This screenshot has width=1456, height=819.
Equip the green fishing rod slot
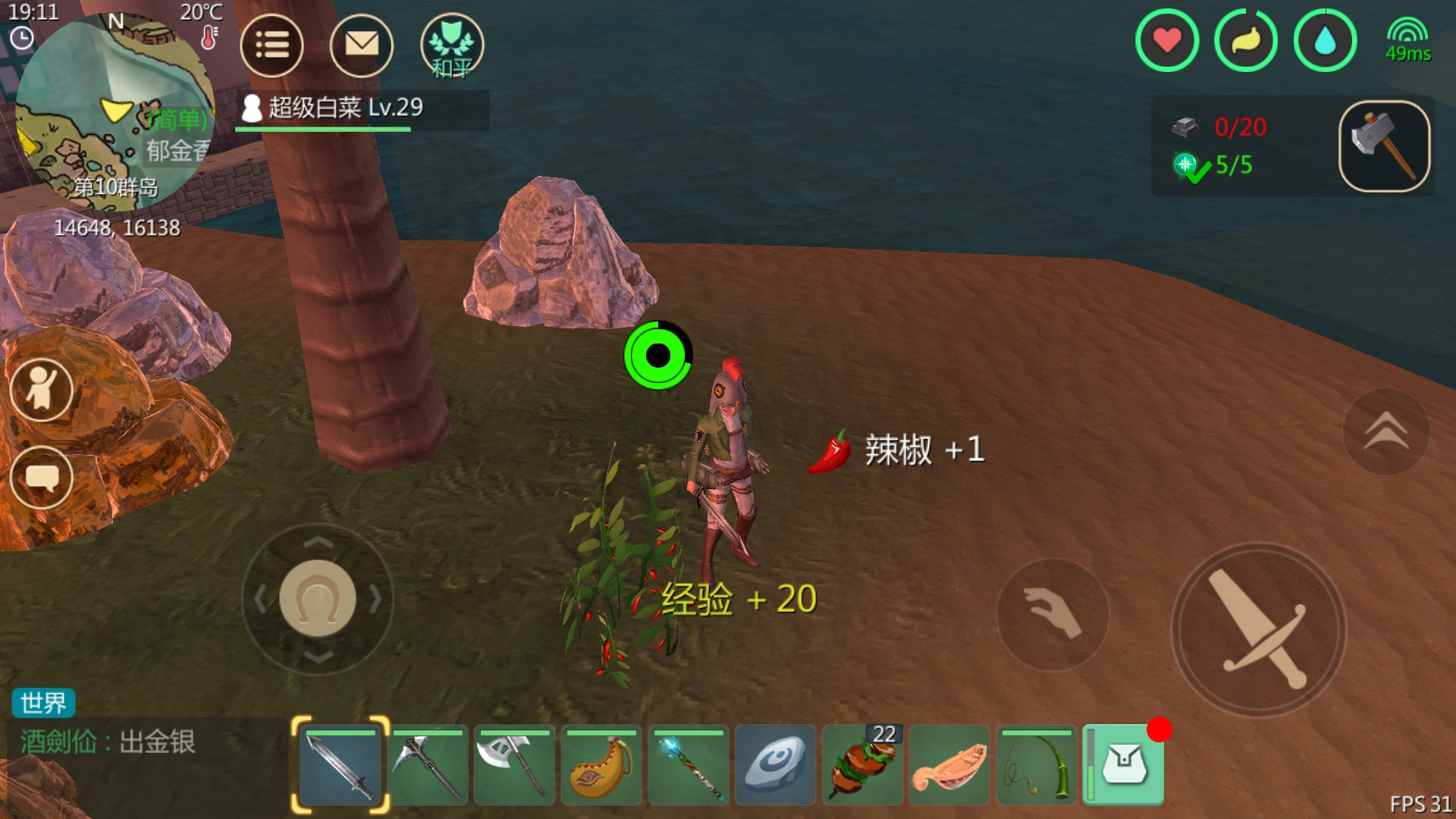[x=1037, y=765]
